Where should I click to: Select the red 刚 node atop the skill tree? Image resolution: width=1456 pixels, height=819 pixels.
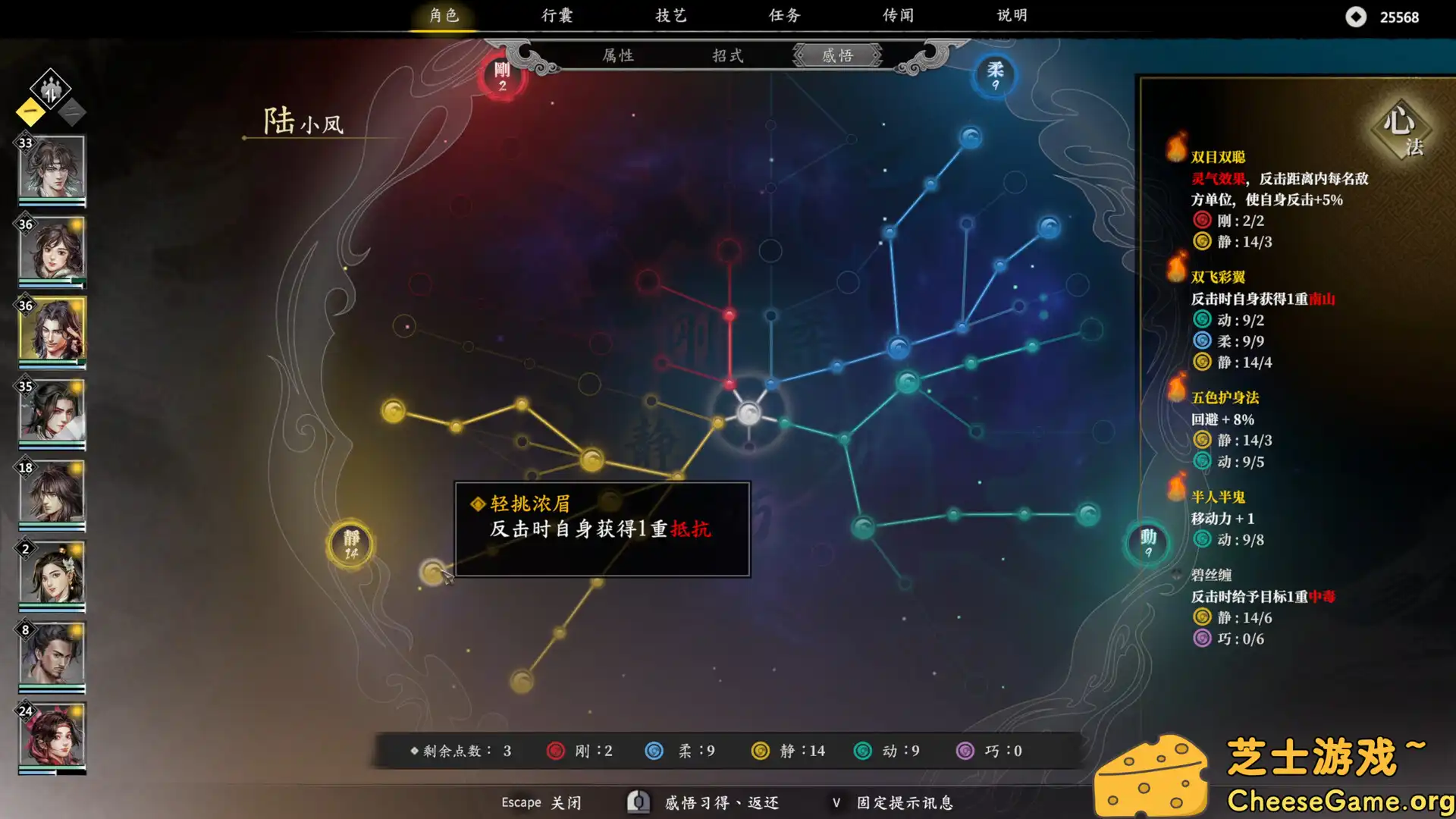click(x=500, y=76)
